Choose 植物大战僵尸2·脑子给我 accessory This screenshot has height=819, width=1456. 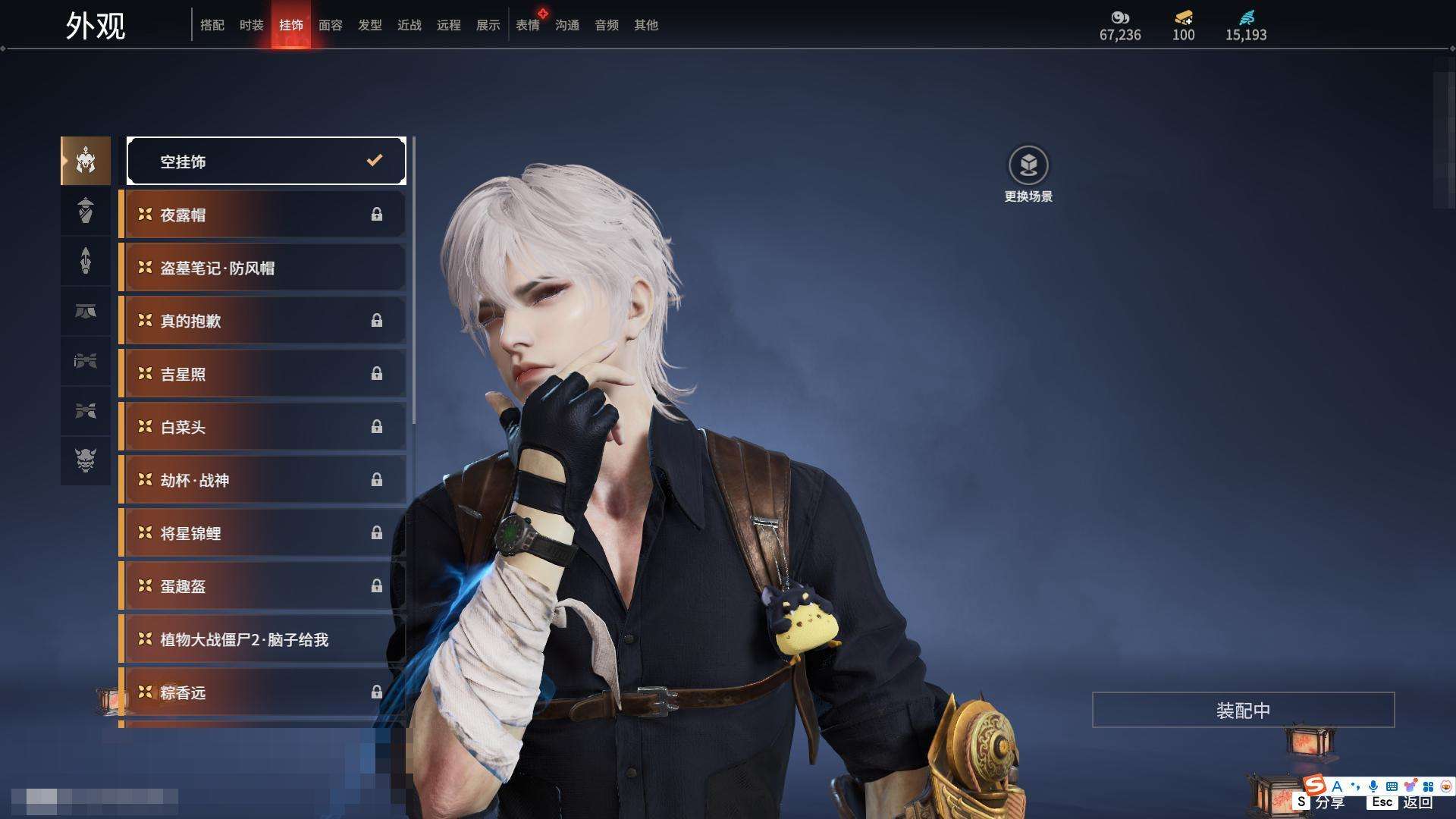point(263,639)
